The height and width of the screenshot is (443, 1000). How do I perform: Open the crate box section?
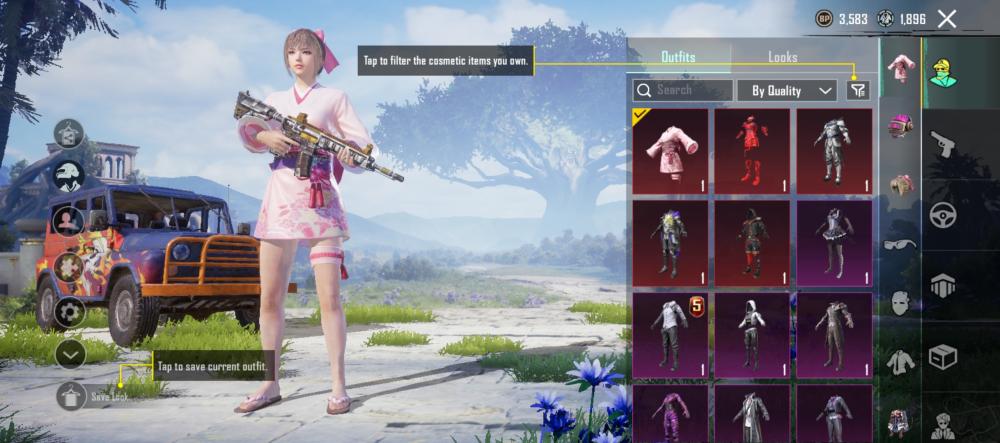pos(943,356)
